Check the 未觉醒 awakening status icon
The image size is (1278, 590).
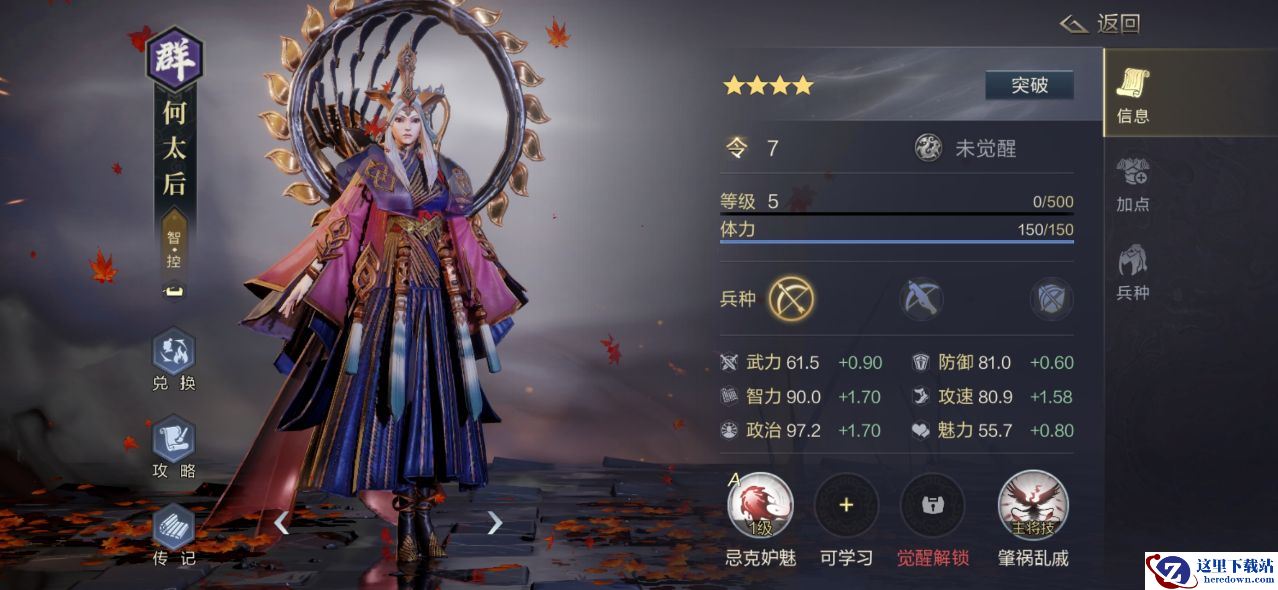coord(929,148)
